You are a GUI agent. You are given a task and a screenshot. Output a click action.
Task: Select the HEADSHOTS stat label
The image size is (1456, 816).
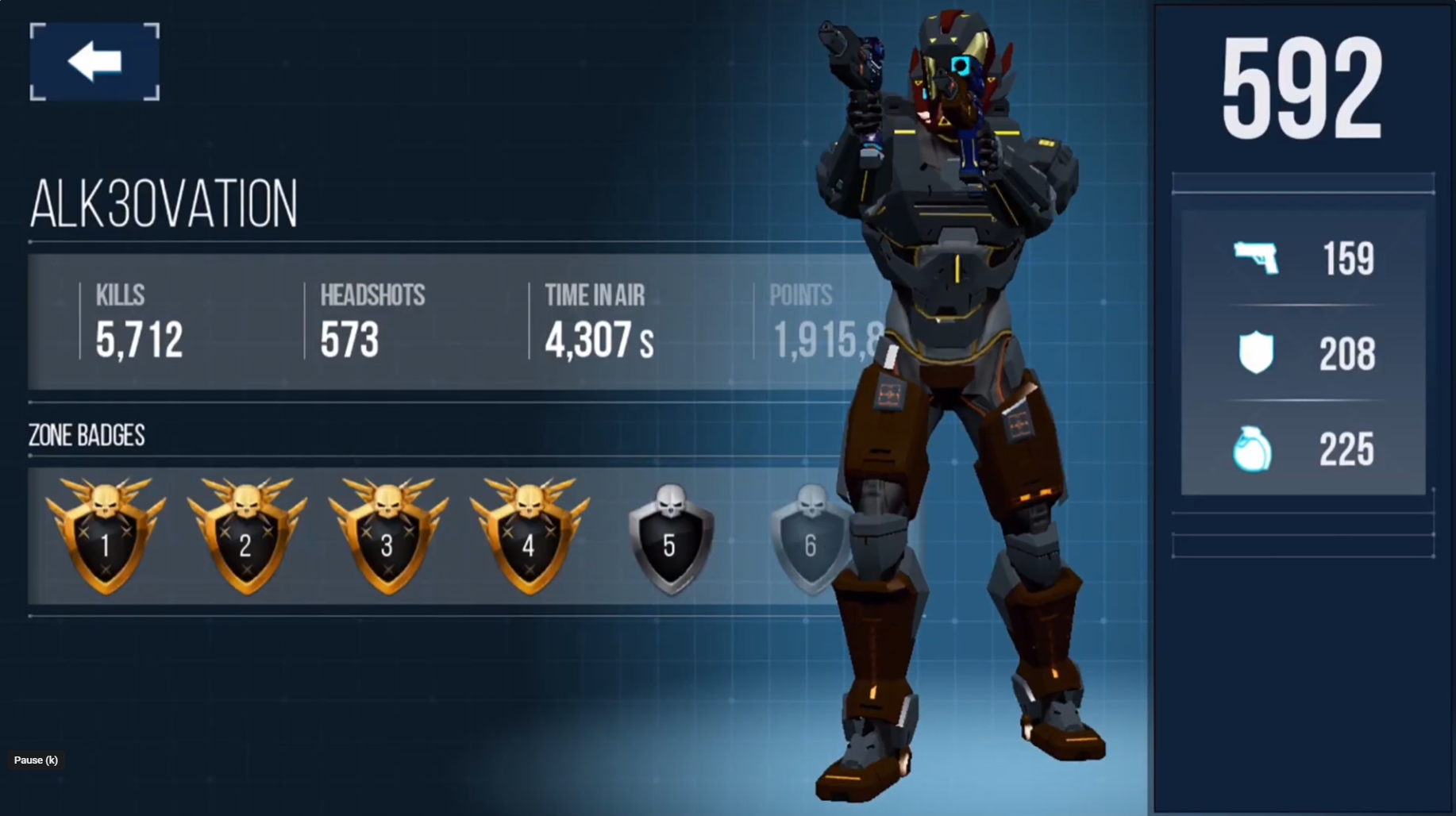(373, 295)
